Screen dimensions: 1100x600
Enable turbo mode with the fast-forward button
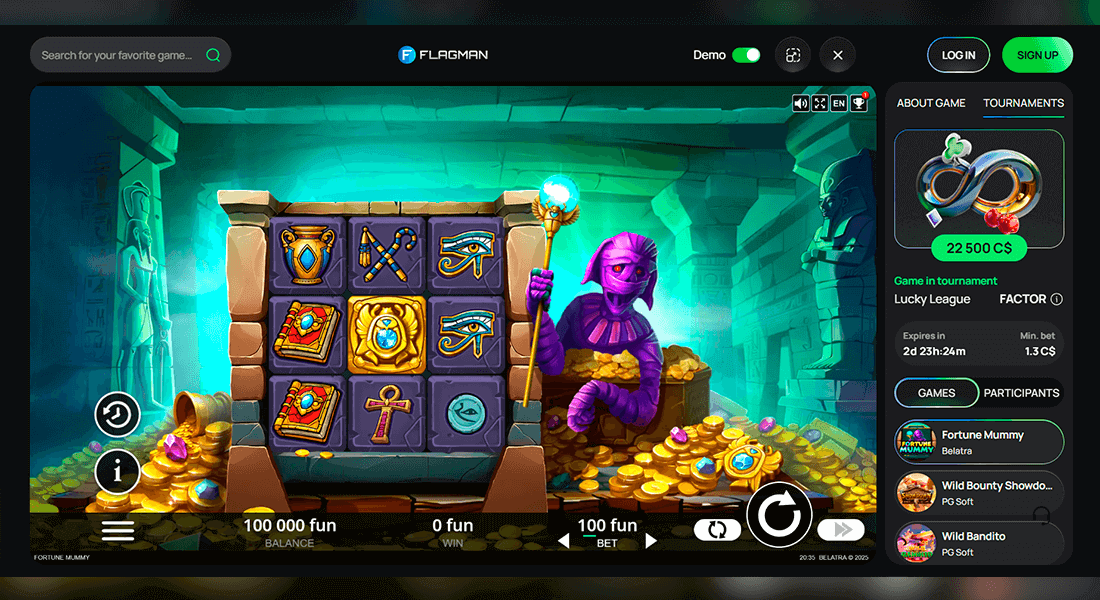tap(840, 530)
